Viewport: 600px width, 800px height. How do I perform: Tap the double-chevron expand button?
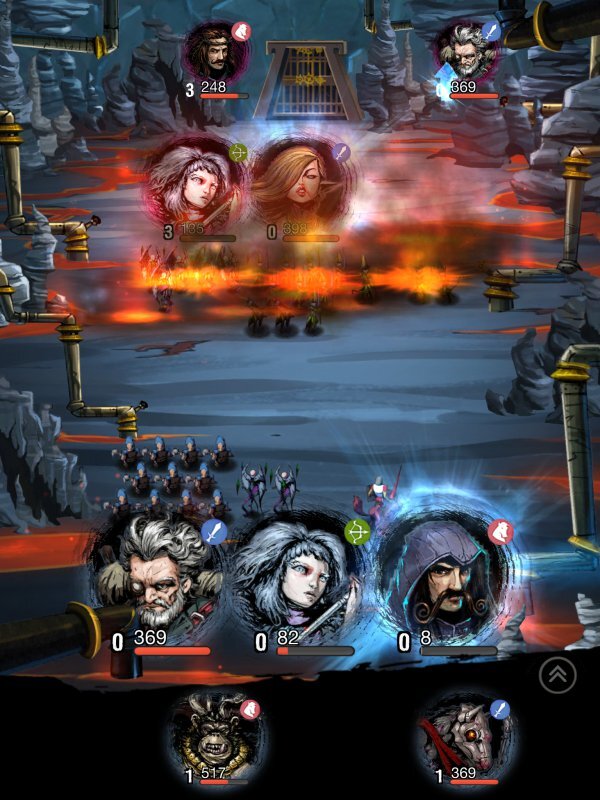pyautogui.click(x=558, y=676)
